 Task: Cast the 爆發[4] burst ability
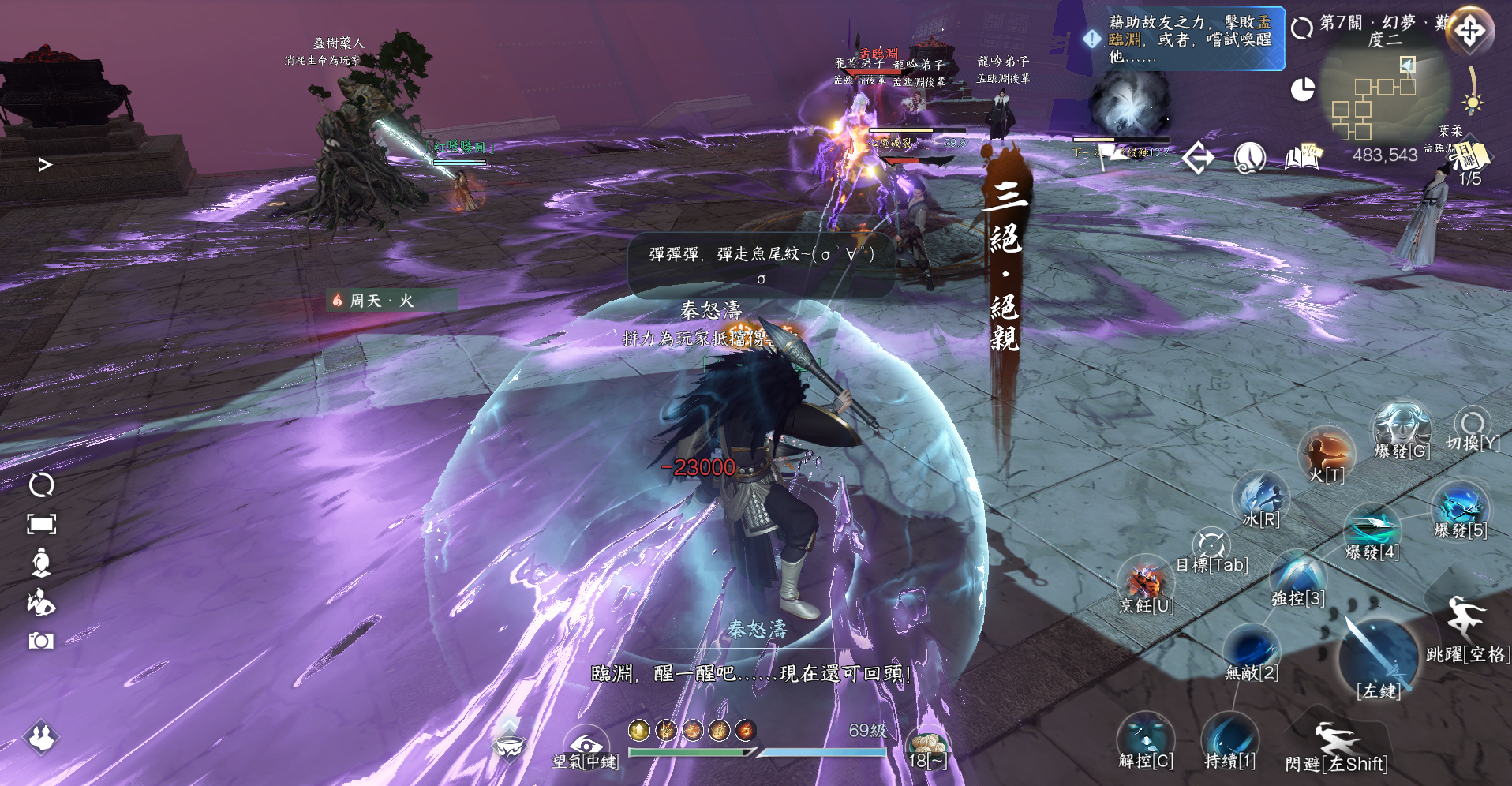(x=1372, y=530)
